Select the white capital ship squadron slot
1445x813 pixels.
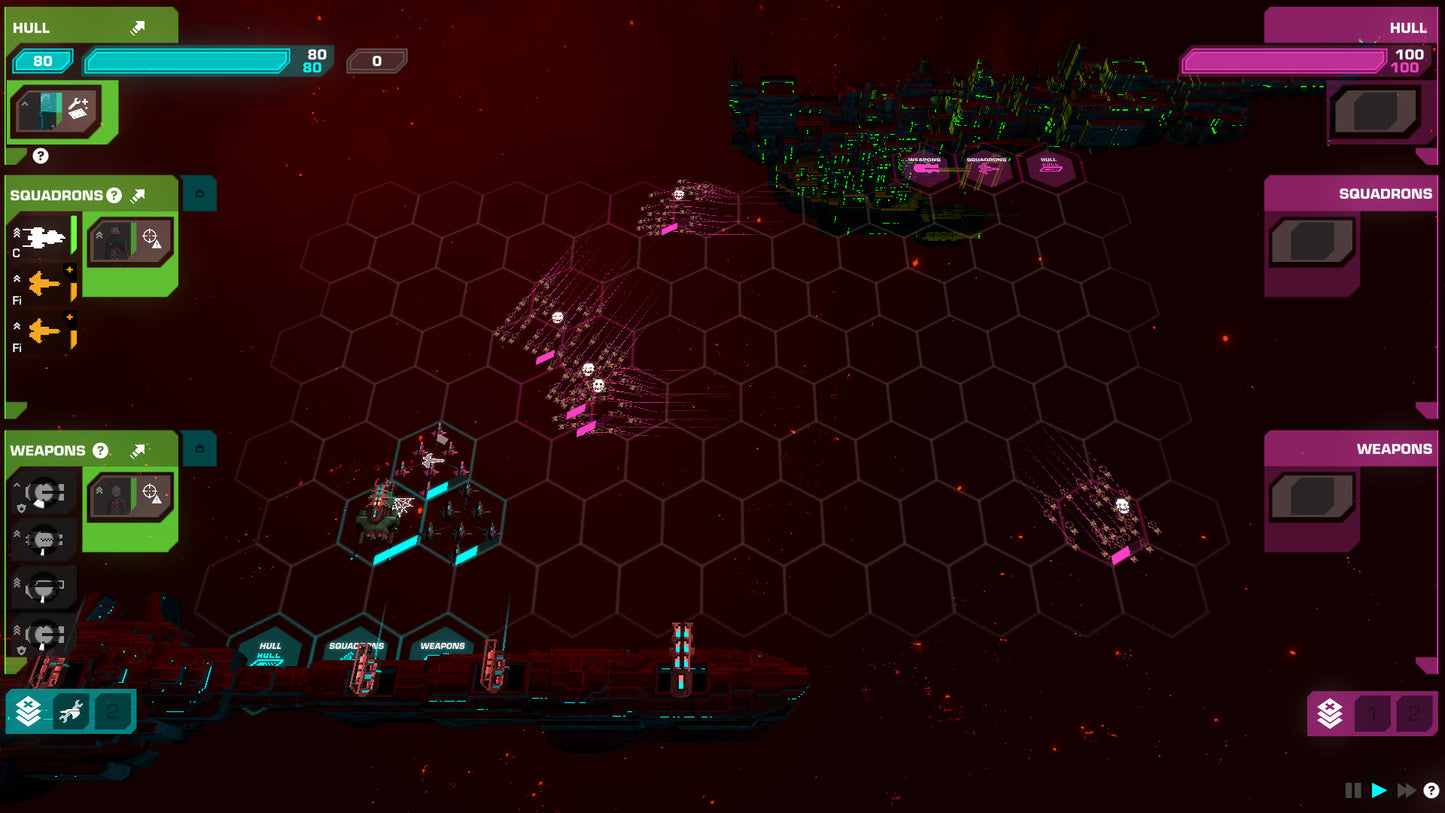tap(43, 238)
